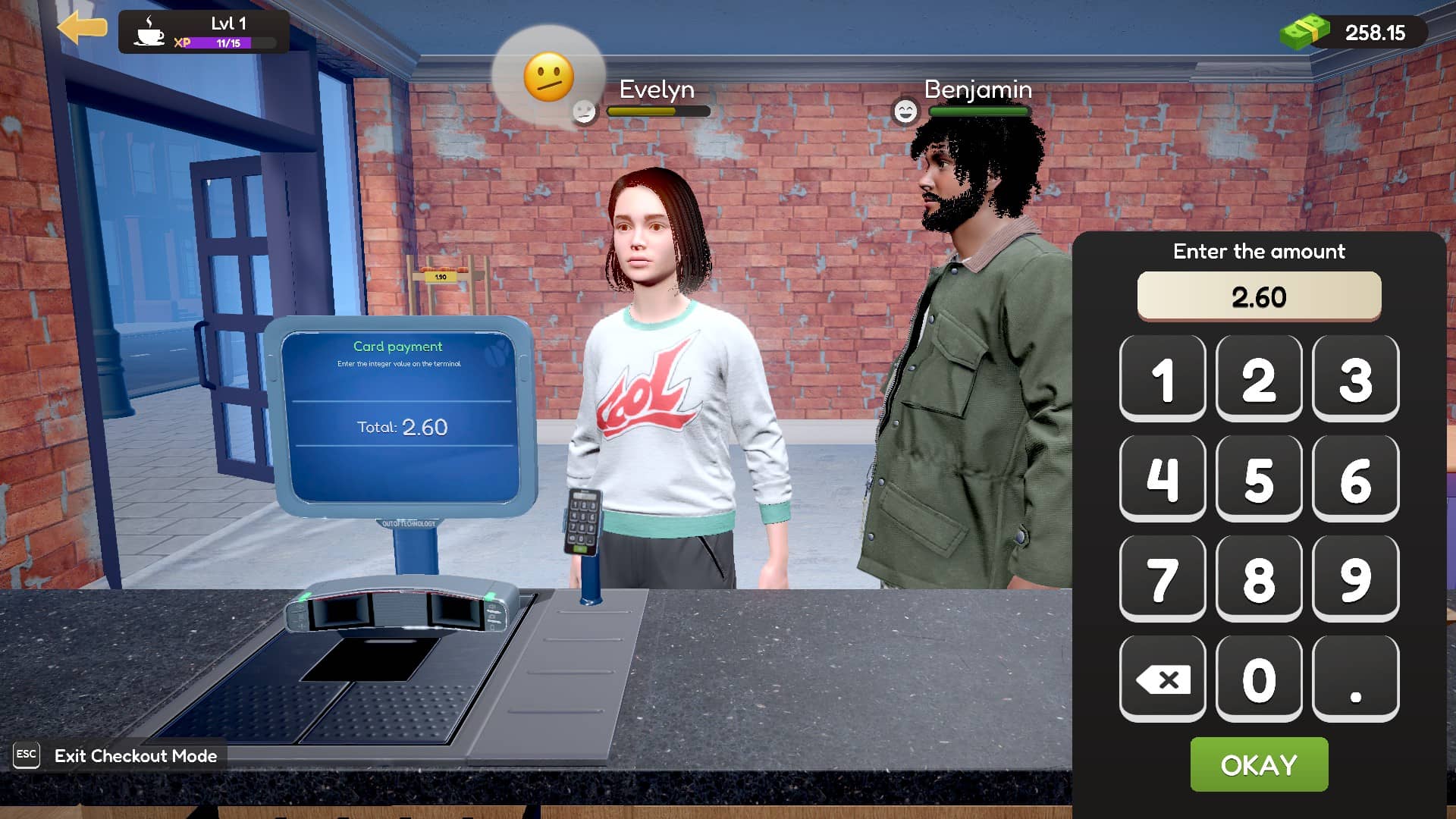
Task: Tap the number 6 key
Action: click(1355, 479)
